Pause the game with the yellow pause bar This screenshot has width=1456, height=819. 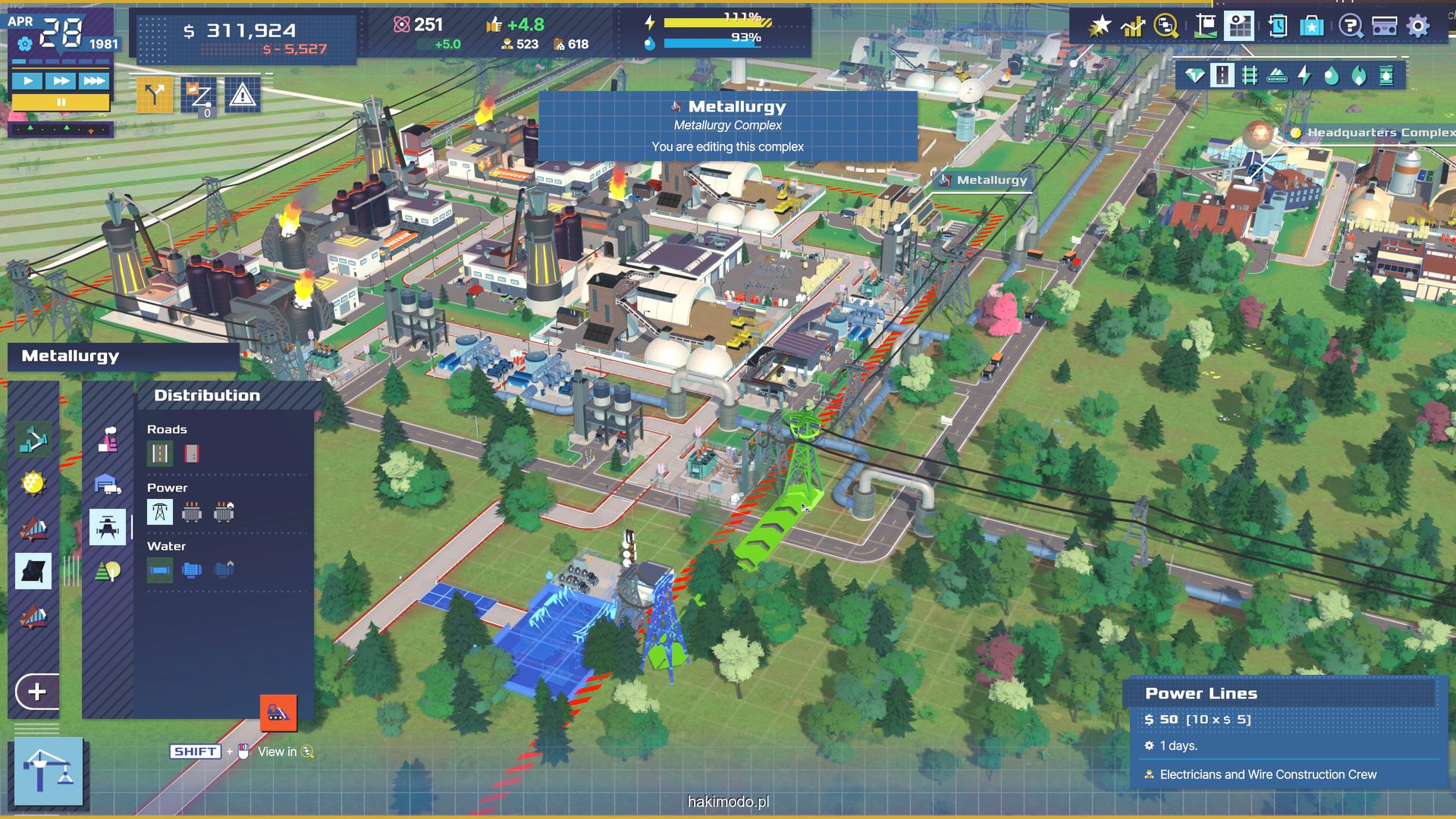pyautogui.click(x=61, y=102)
